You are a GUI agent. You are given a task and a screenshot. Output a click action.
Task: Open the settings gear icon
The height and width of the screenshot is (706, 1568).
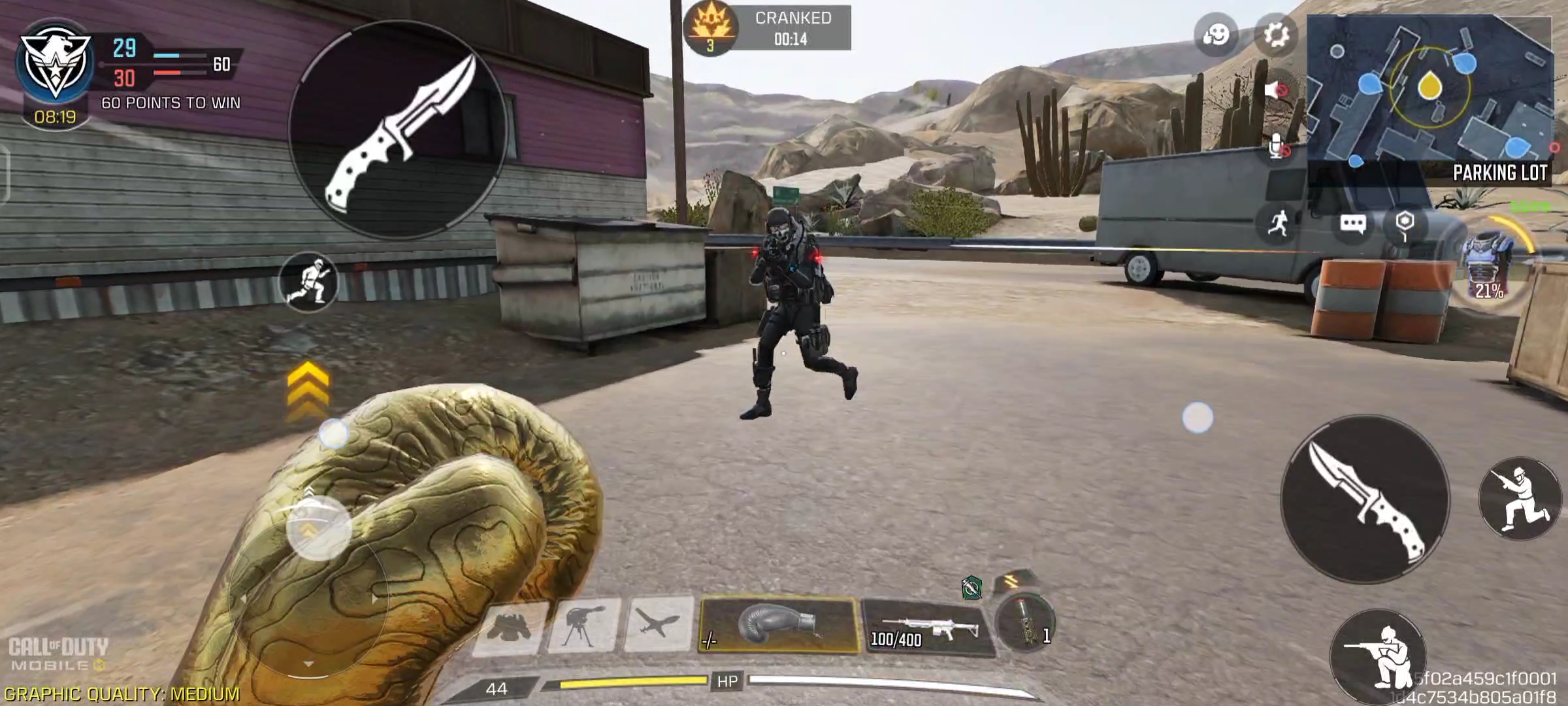[1275, 34]
